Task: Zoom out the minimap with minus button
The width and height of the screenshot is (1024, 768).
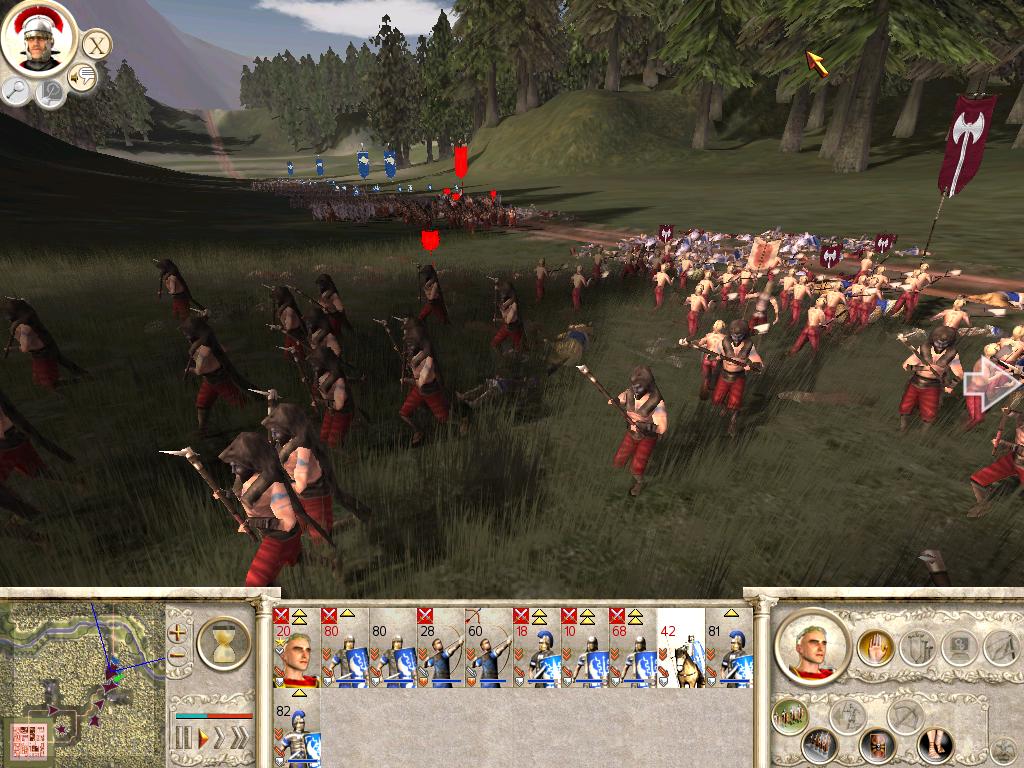Action: [178, 657]
